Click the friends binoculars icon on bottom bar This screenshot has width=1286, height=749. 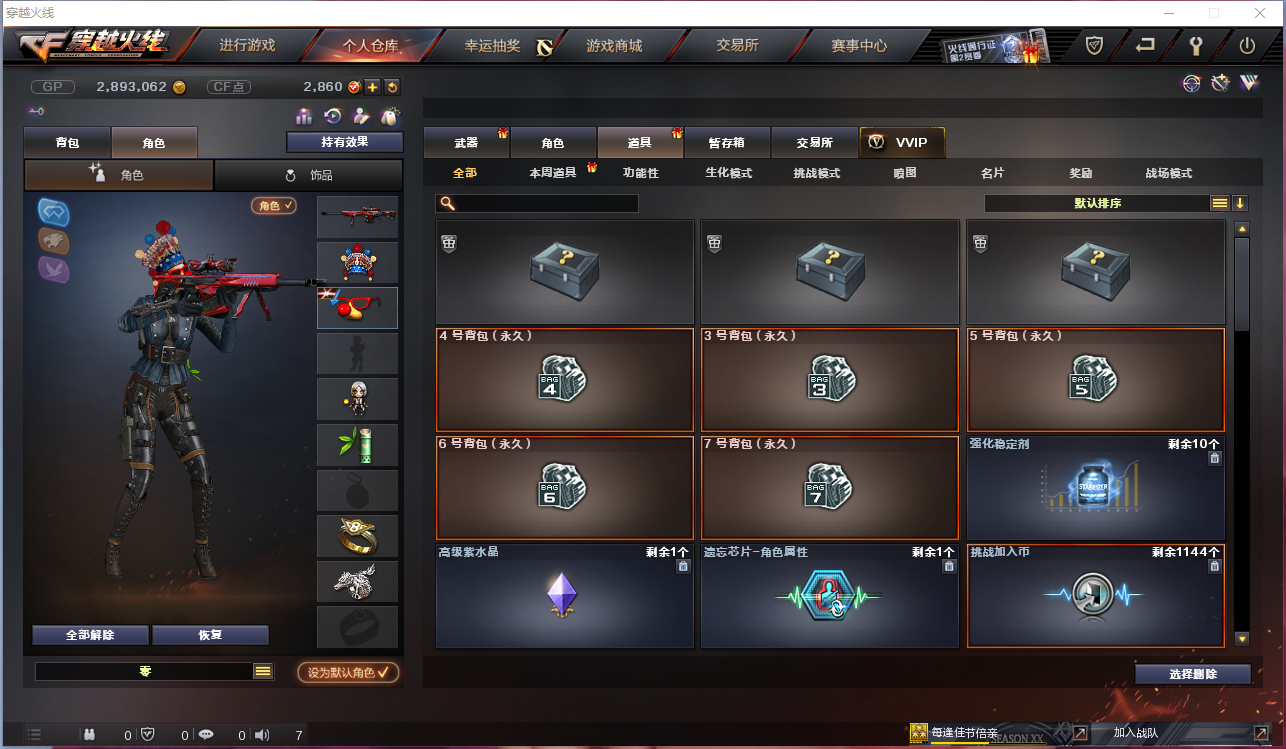(88, 734)
